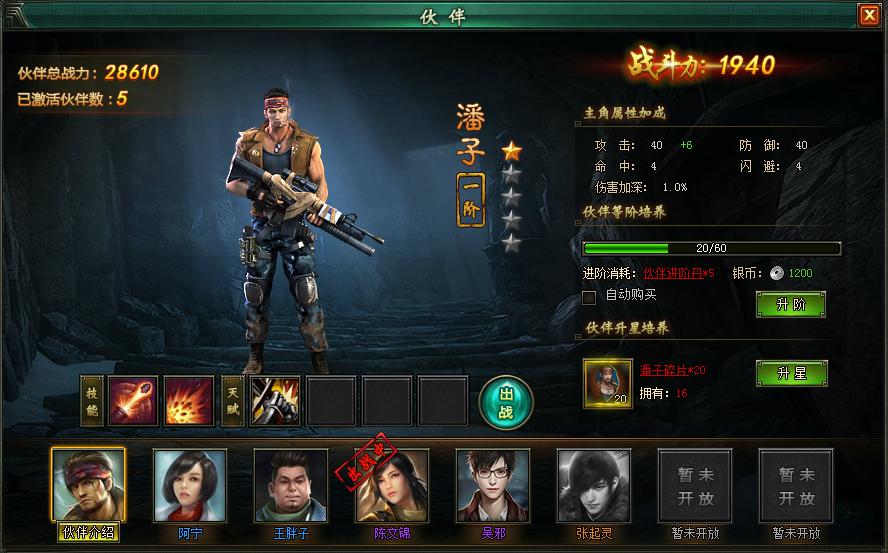Open the 伙伴进阶丹 item link
The height and width of the screenshot is (553, 888).
pos(678,272)
